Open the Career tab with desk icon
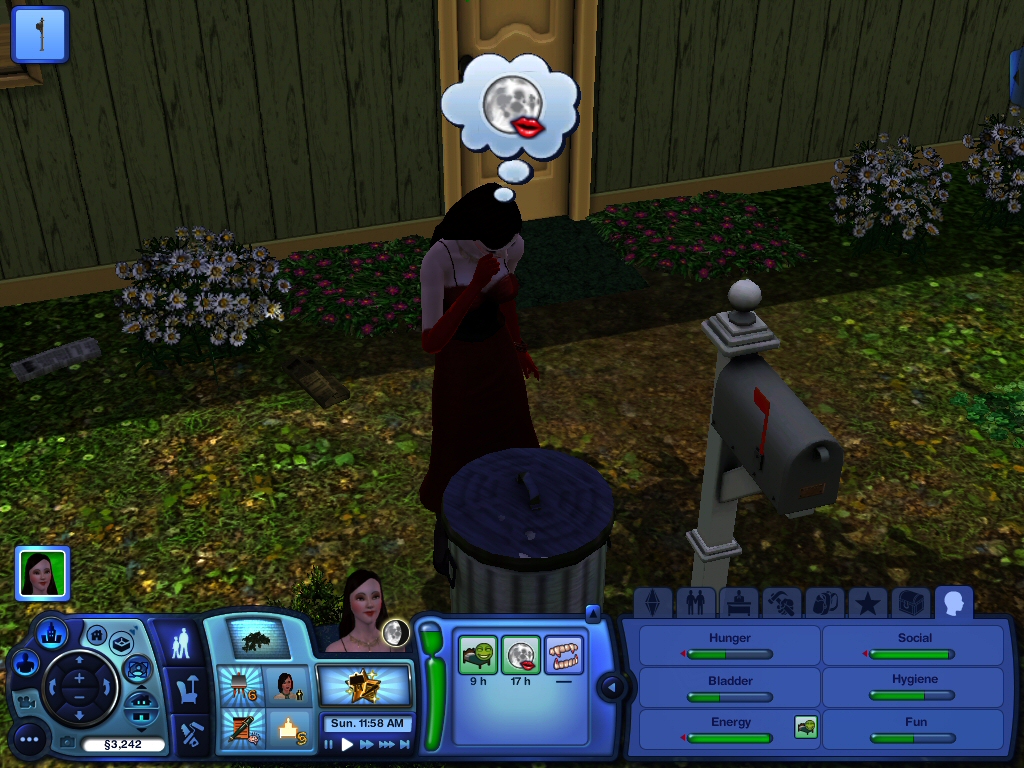 738,603
